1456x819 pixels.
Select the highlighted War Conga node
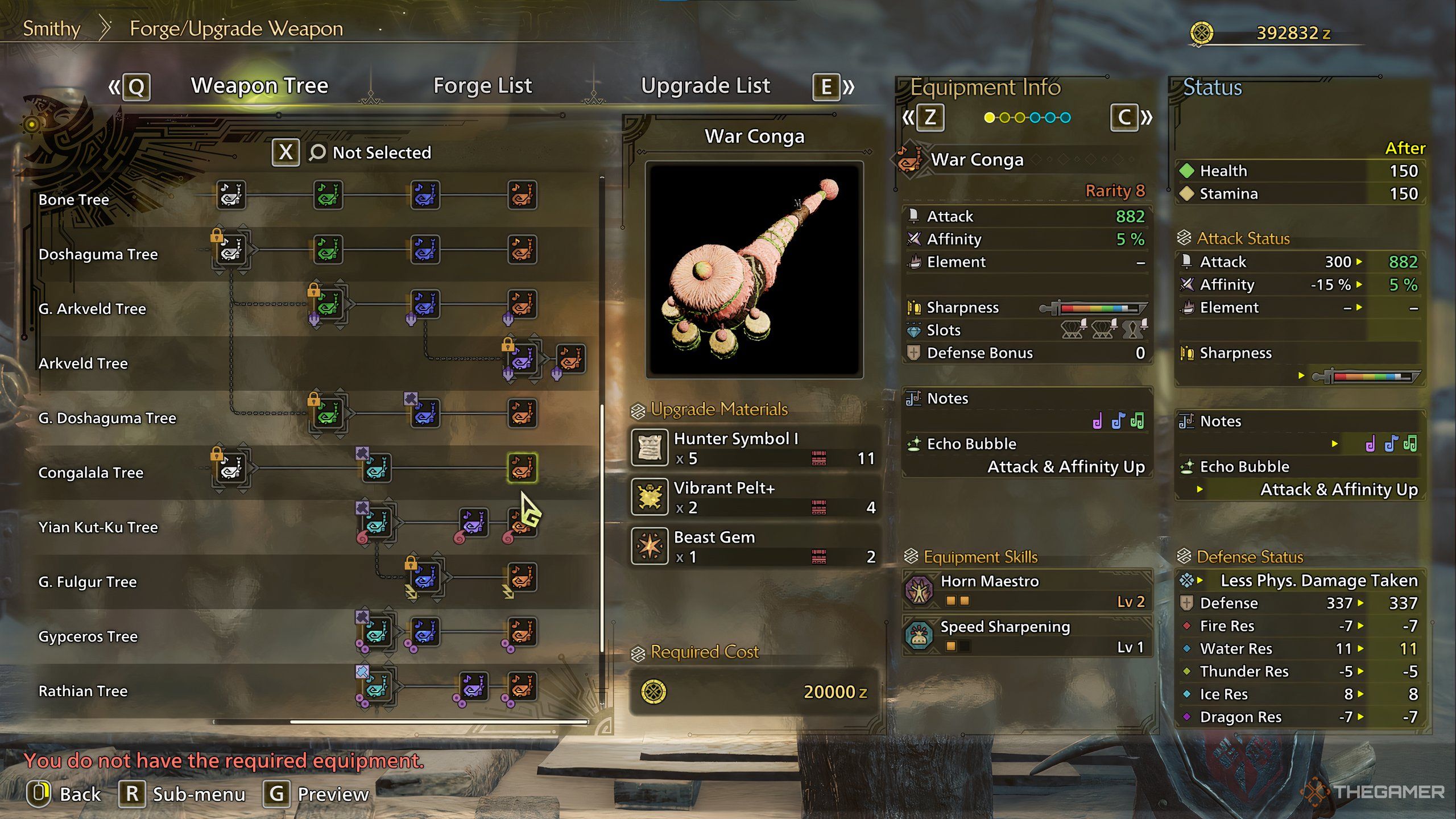522,468
